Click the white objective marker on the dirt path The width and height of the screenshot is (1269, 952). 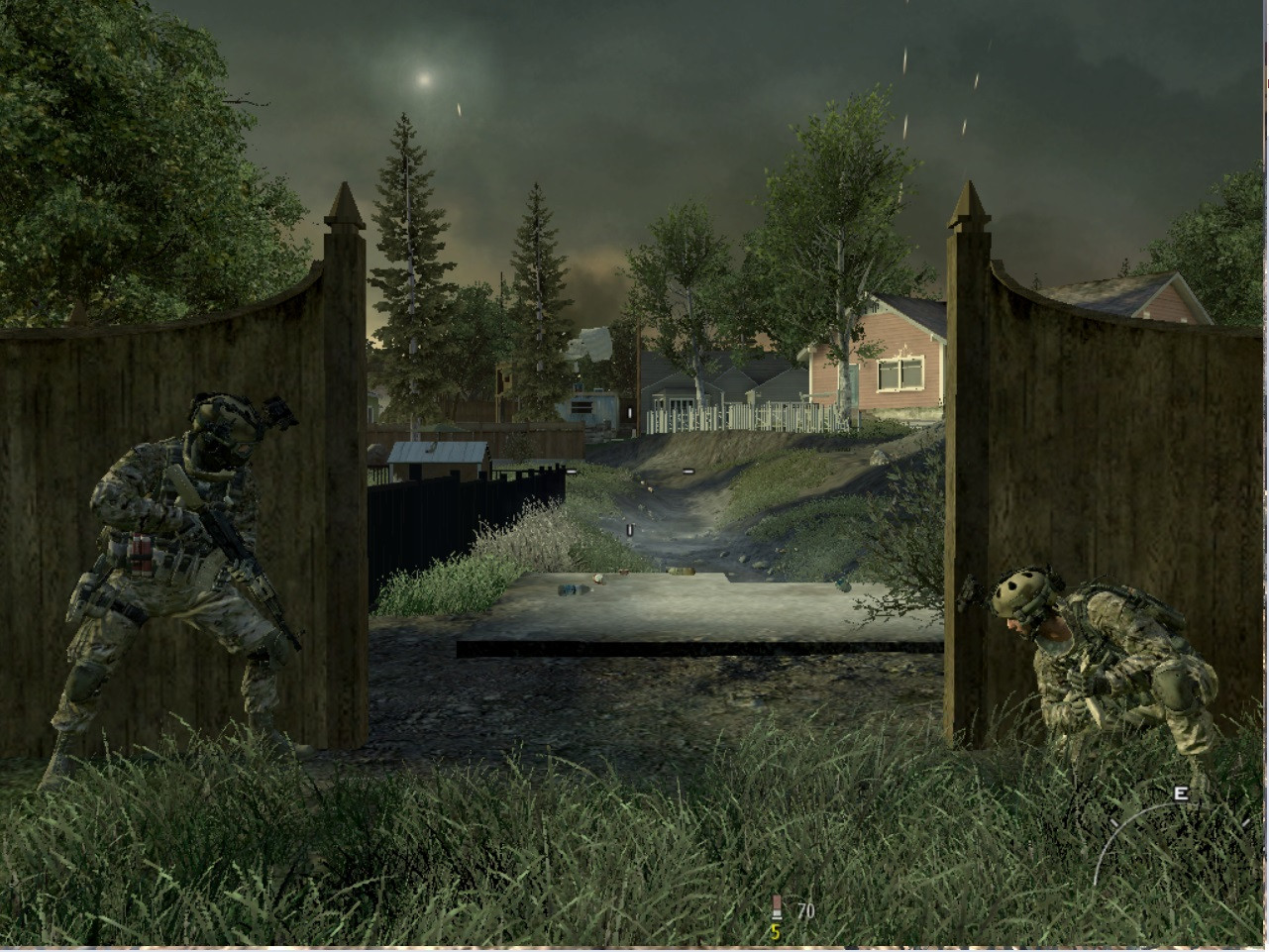[x=630, y=531]
